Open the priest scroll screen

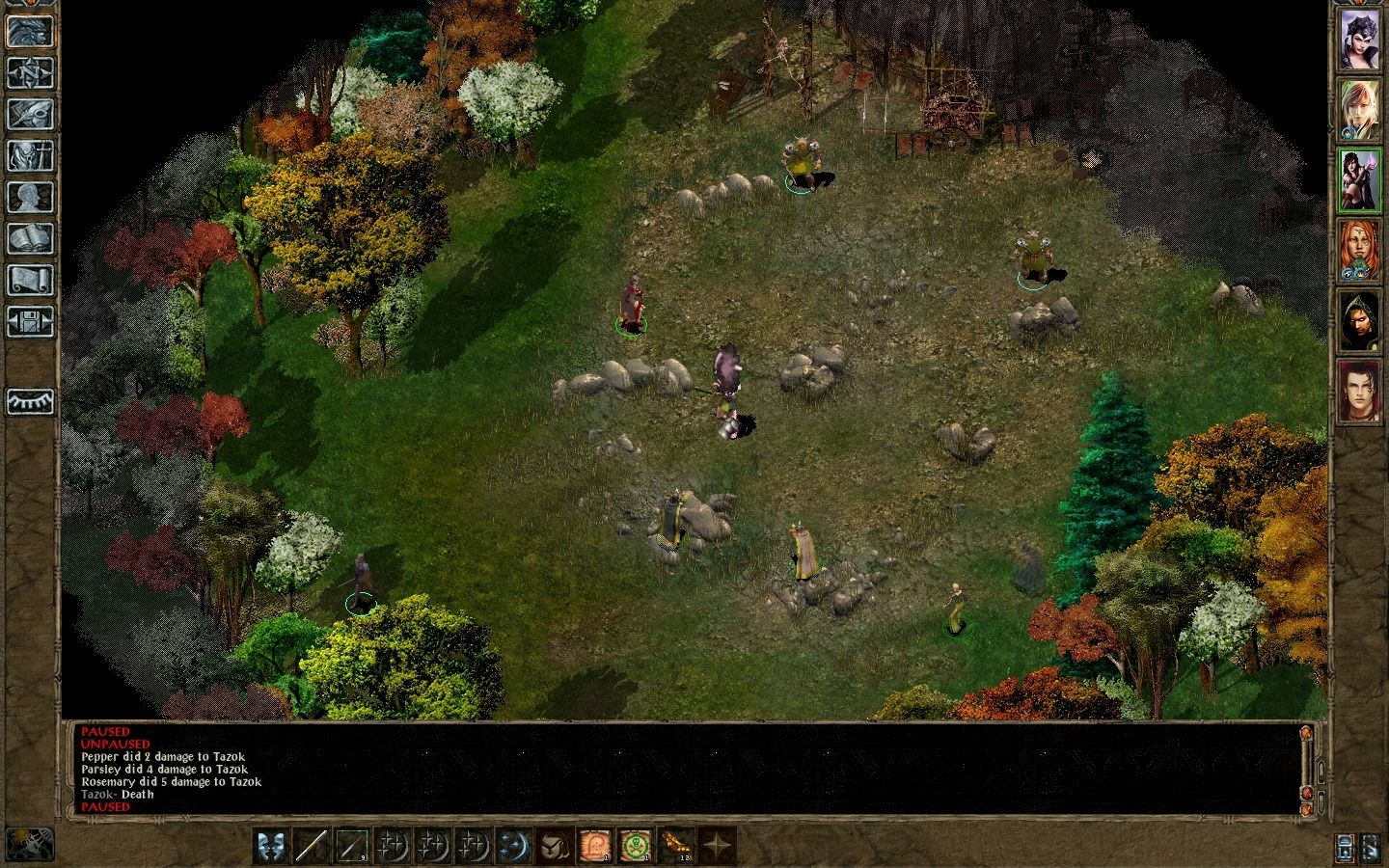pos(30,280)
